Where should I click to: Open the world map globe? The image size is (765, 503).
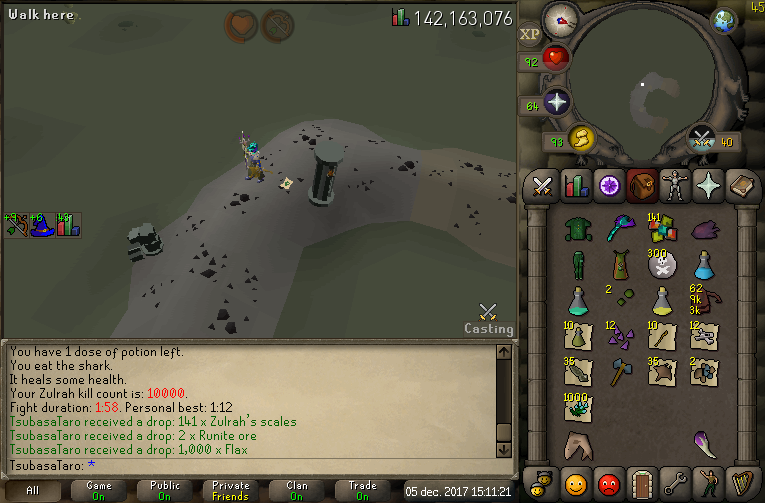[723, 21]
